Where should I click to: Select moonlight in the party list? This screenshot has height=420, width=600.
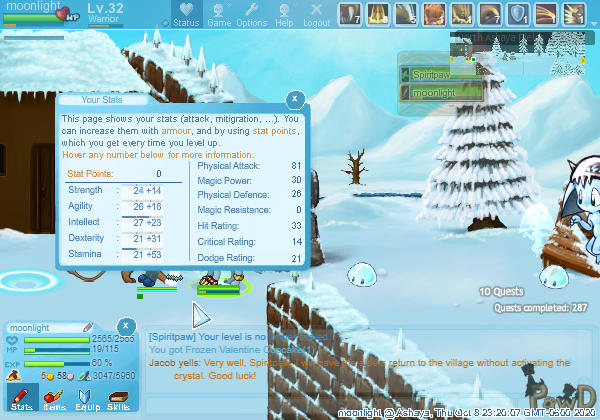pyautogui.click(x=441, y=92)
